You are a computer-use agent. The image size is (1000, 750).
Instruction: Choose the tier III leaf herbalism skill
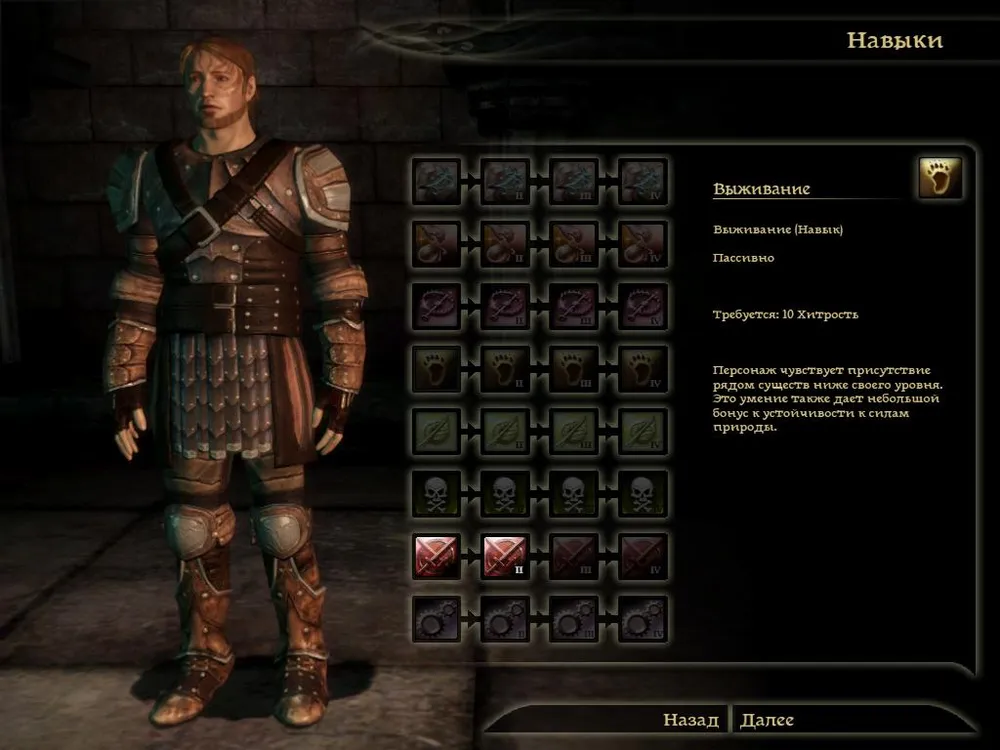click(x=574, y=432)
